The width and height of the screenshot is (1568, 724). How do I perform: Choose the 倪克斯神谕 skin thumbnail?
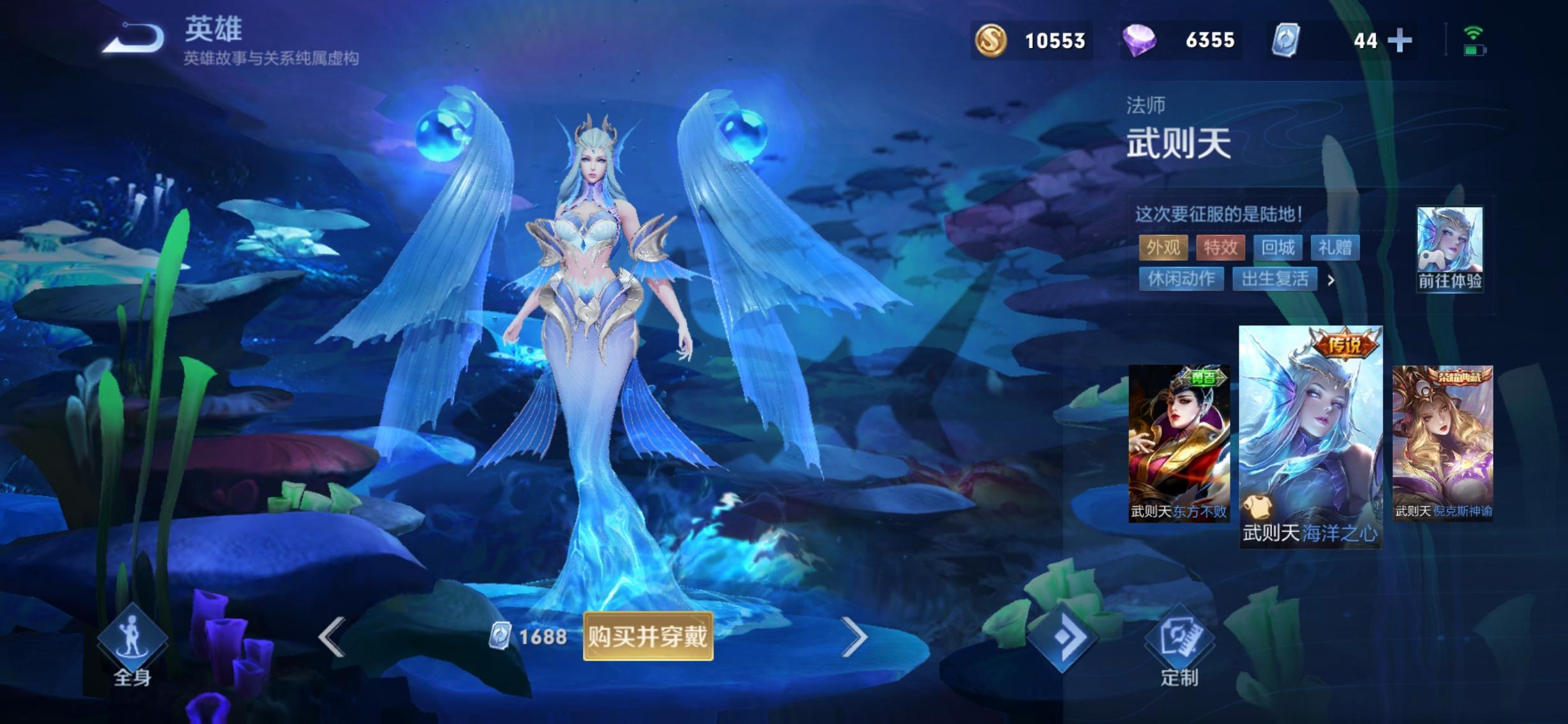pos(1443,442)
